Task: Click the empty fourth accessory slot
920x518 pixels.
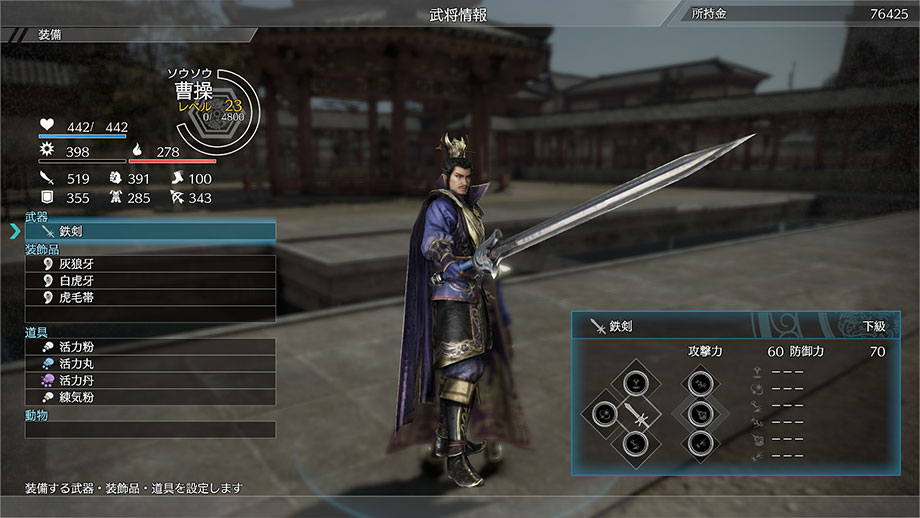Action: [x=150, y=314]
